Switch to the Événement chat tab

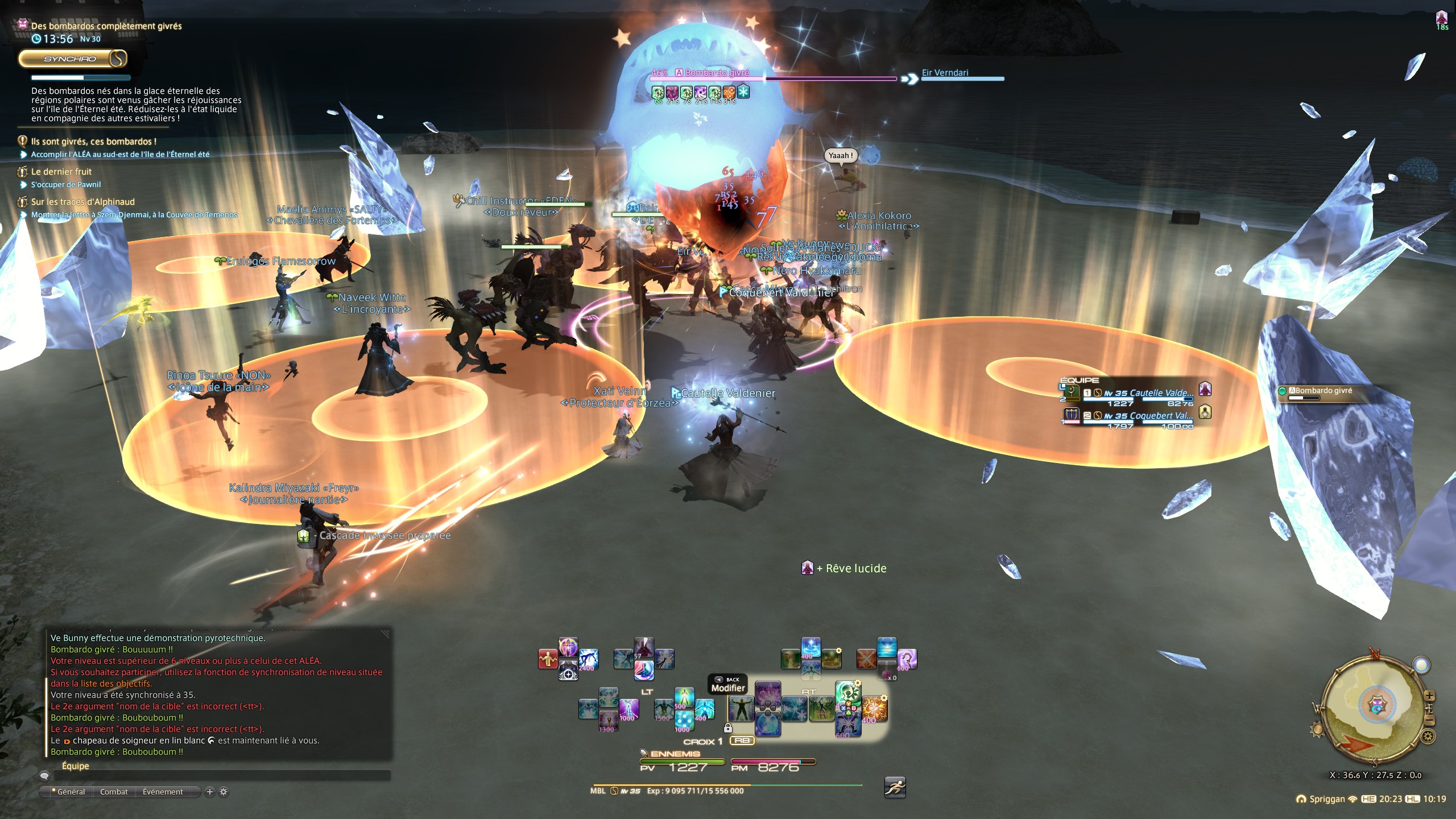coord(163,792)
